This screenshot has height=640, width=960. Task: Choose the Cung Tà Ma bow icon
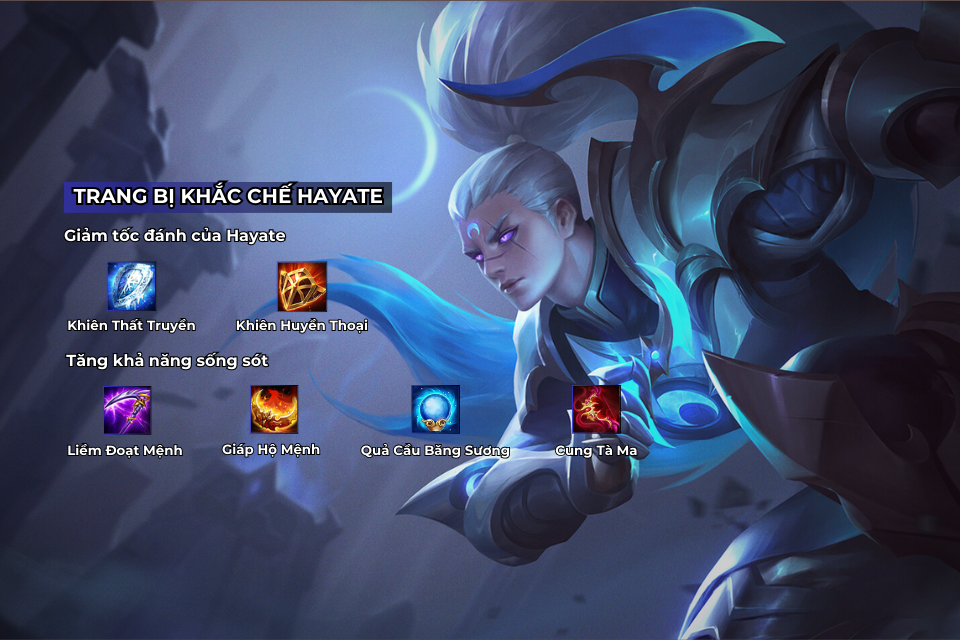(596, 409)
